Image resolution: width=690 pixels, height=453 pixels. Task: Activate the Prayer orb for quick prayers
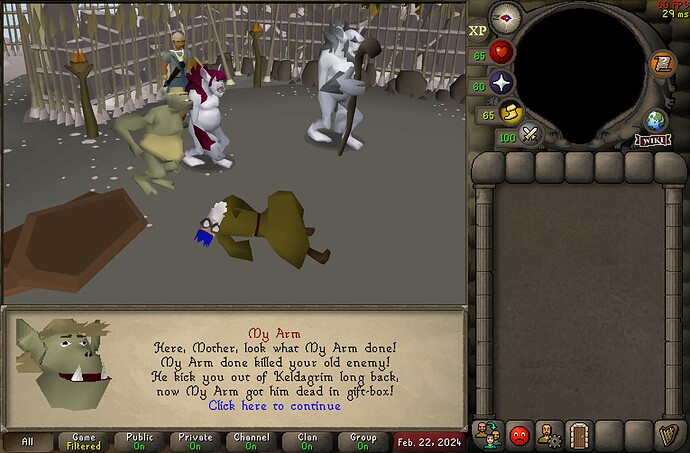501,84
